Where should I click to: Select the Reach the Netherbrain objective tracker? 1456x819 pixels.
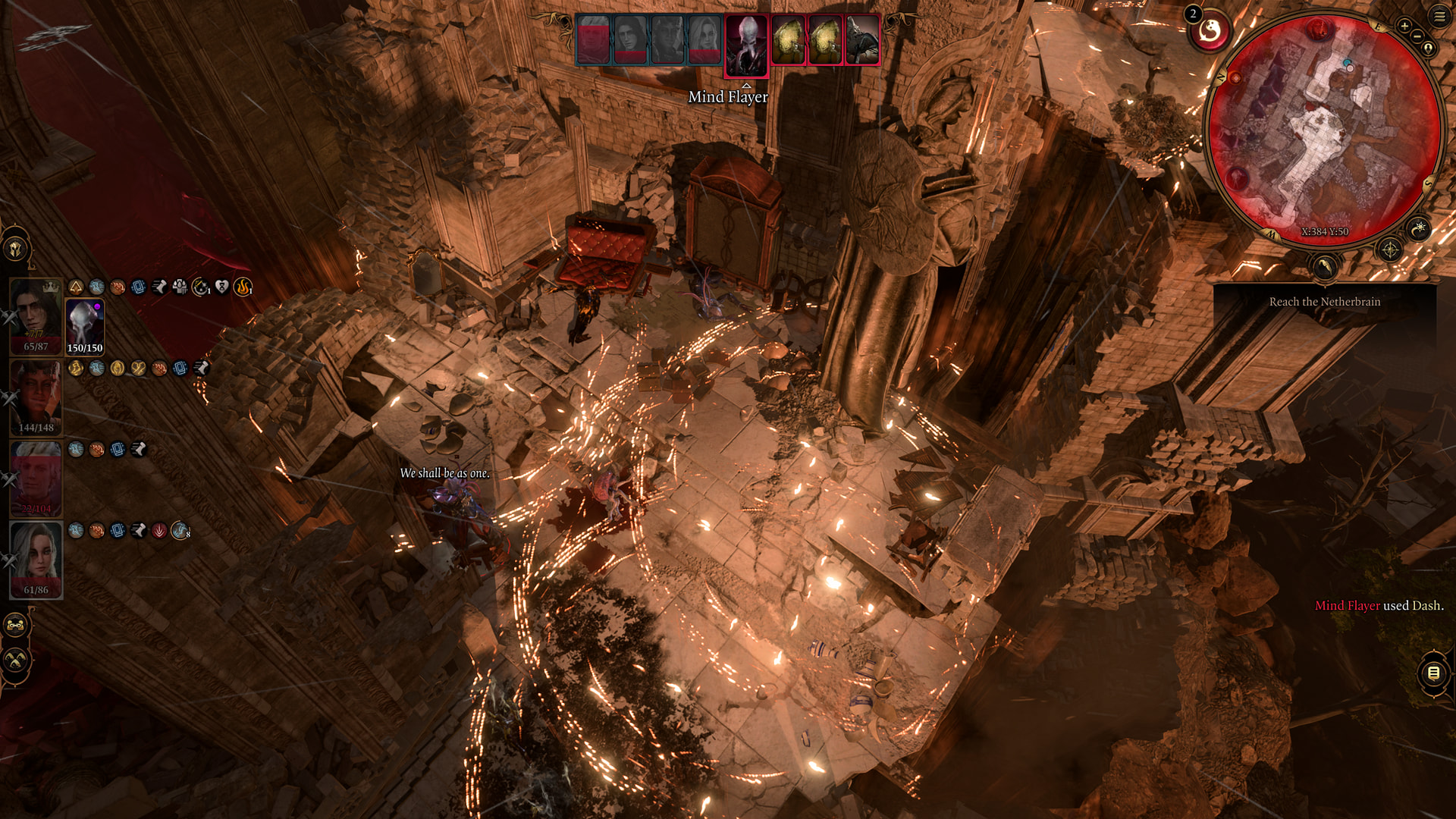(1324, 302)
